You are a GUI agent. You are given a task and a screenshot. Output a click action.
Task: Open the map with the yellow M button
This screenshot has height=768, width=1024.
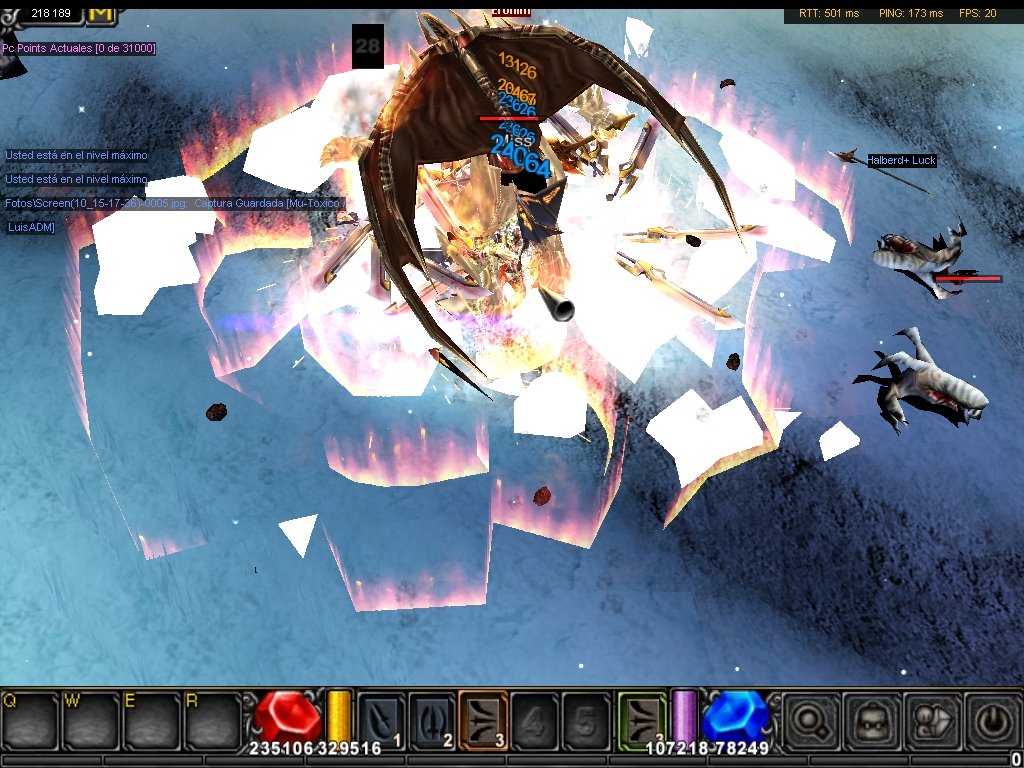[101, 11]
